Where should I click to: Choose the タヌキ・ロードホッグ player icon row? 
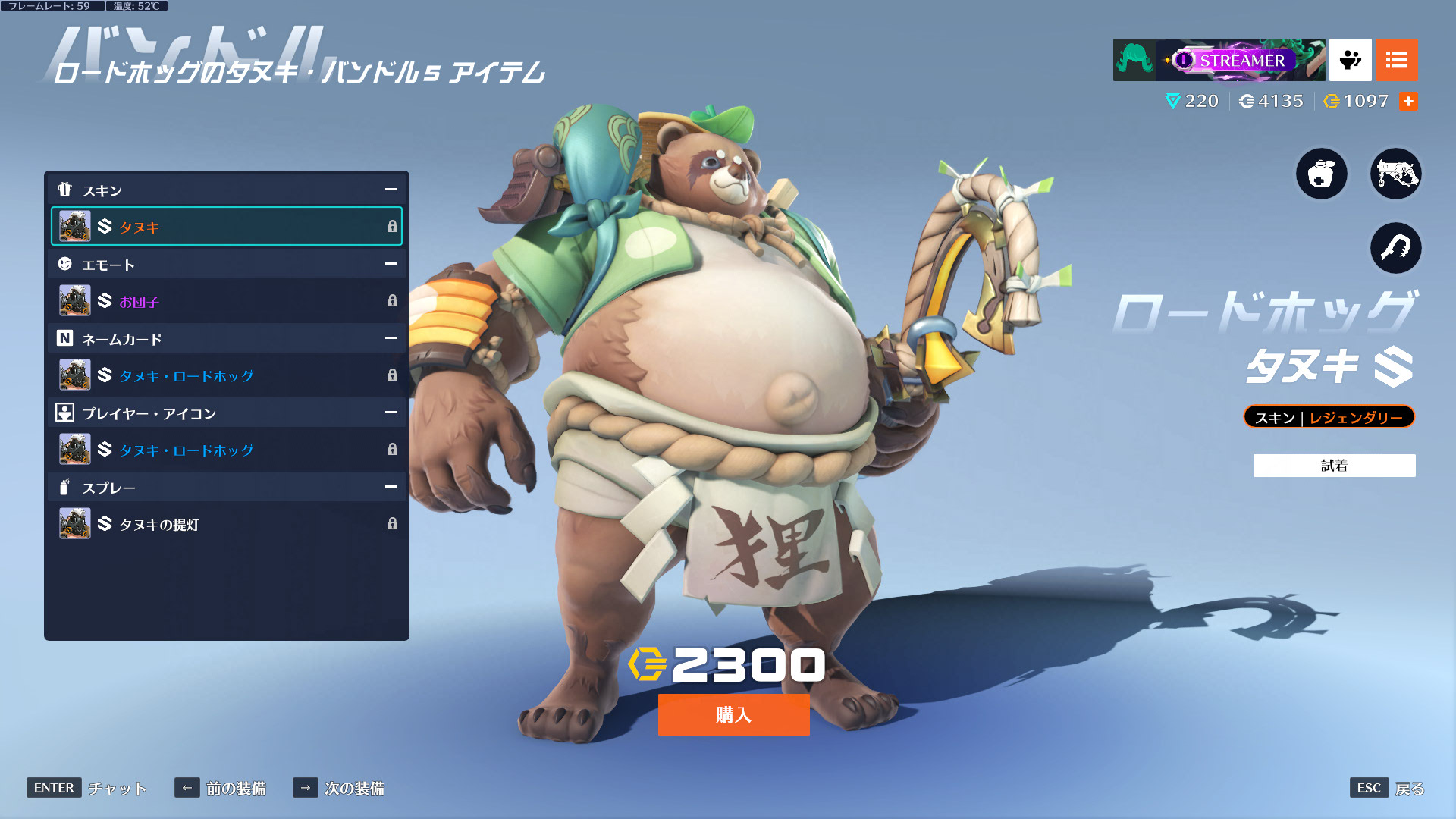point(226,450)
